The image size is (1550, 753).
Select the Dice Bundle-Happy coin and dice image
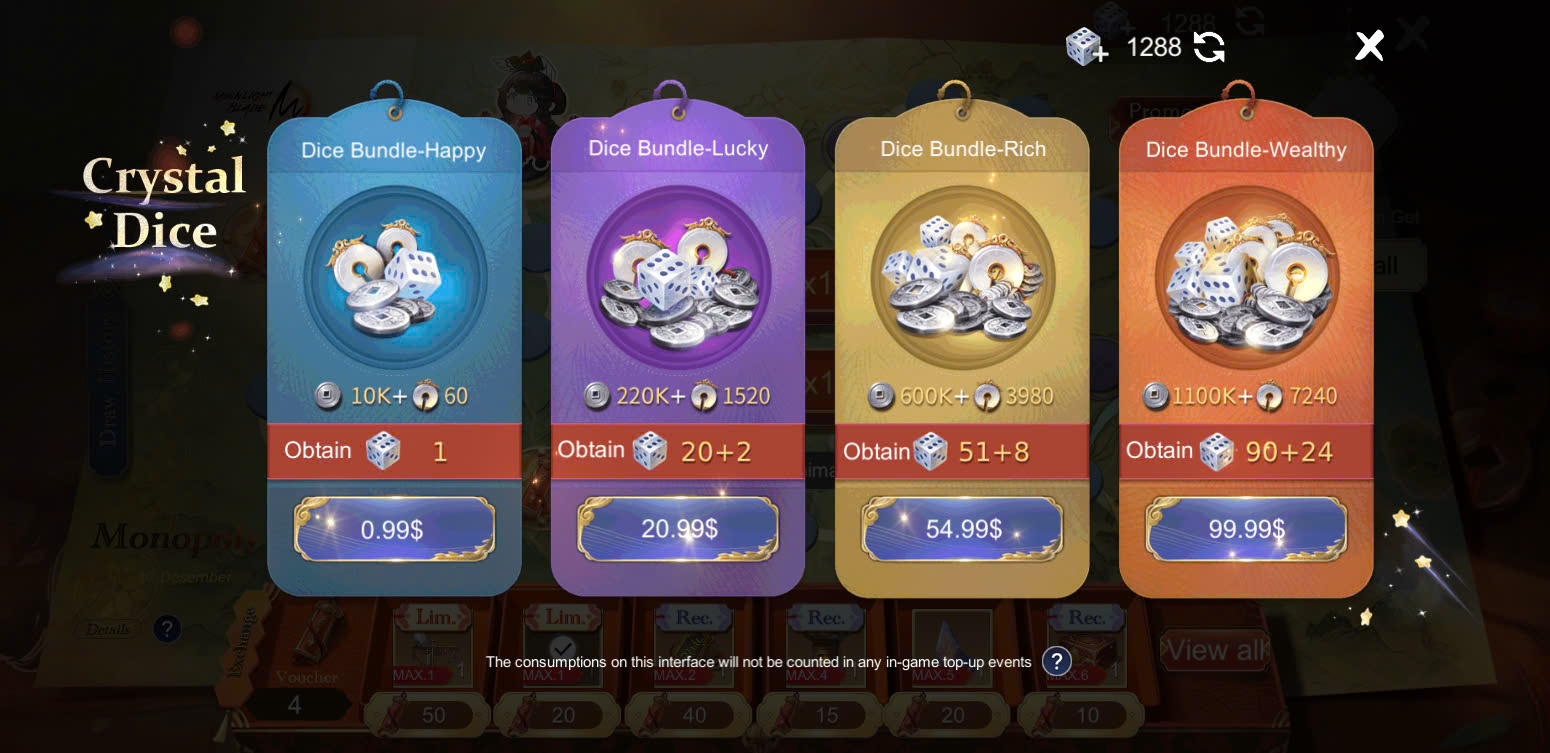395,277
